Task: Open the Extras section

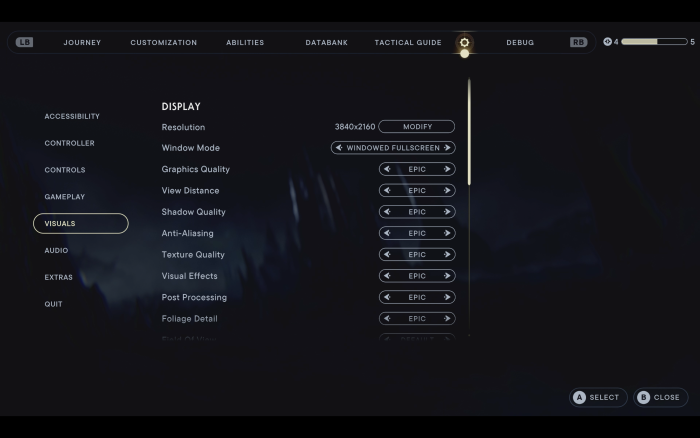Action: [59, 277]
